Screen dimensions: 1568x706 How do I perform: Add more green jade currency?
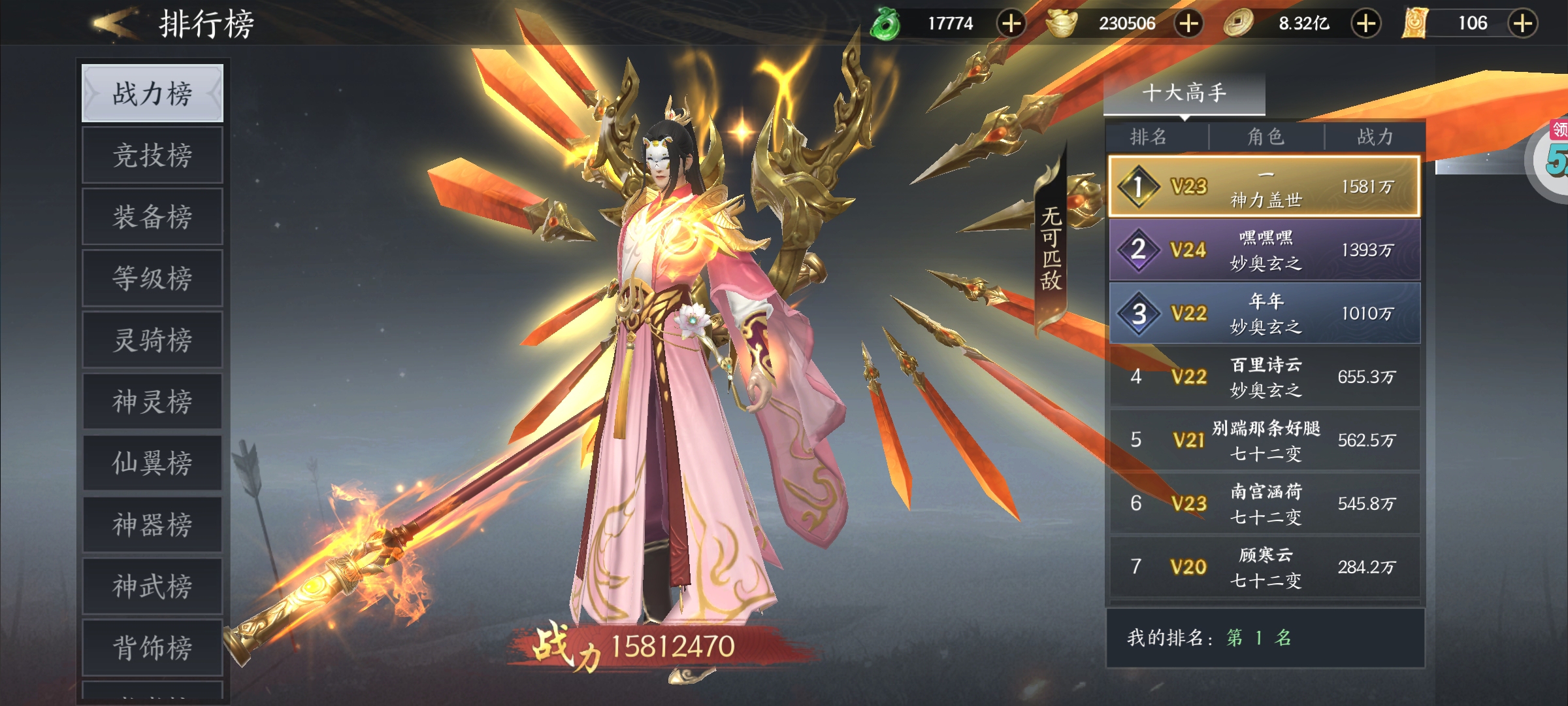[x=1011, y=24]
